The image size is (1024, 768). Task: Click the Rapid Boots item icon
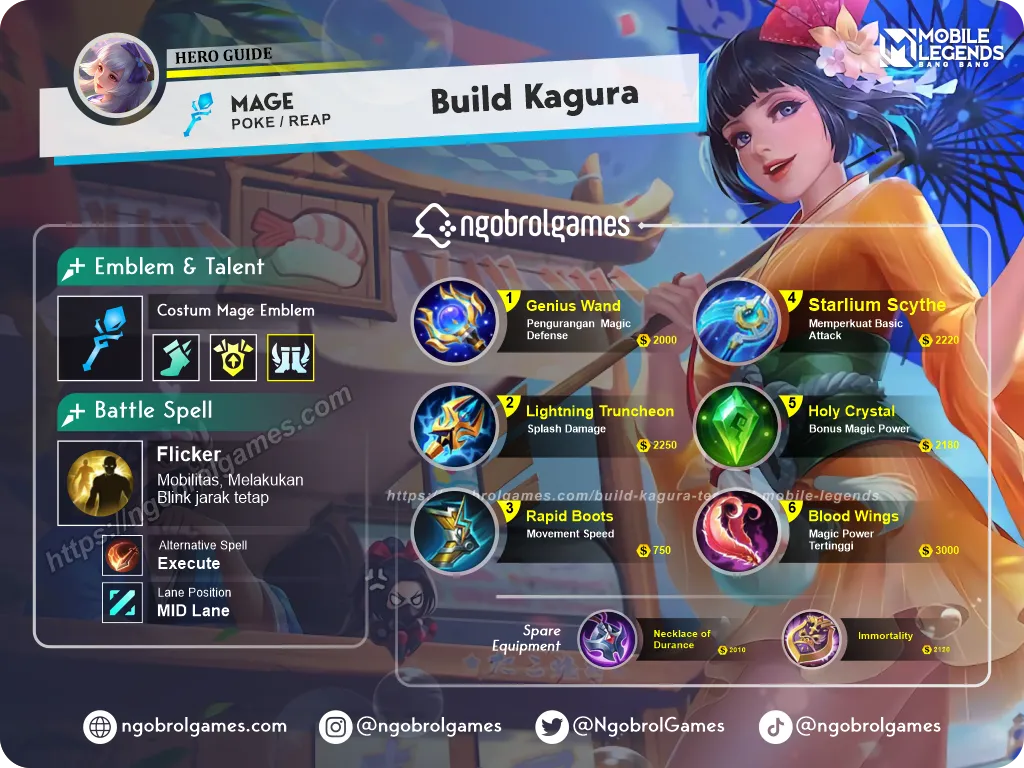point(454,532)
